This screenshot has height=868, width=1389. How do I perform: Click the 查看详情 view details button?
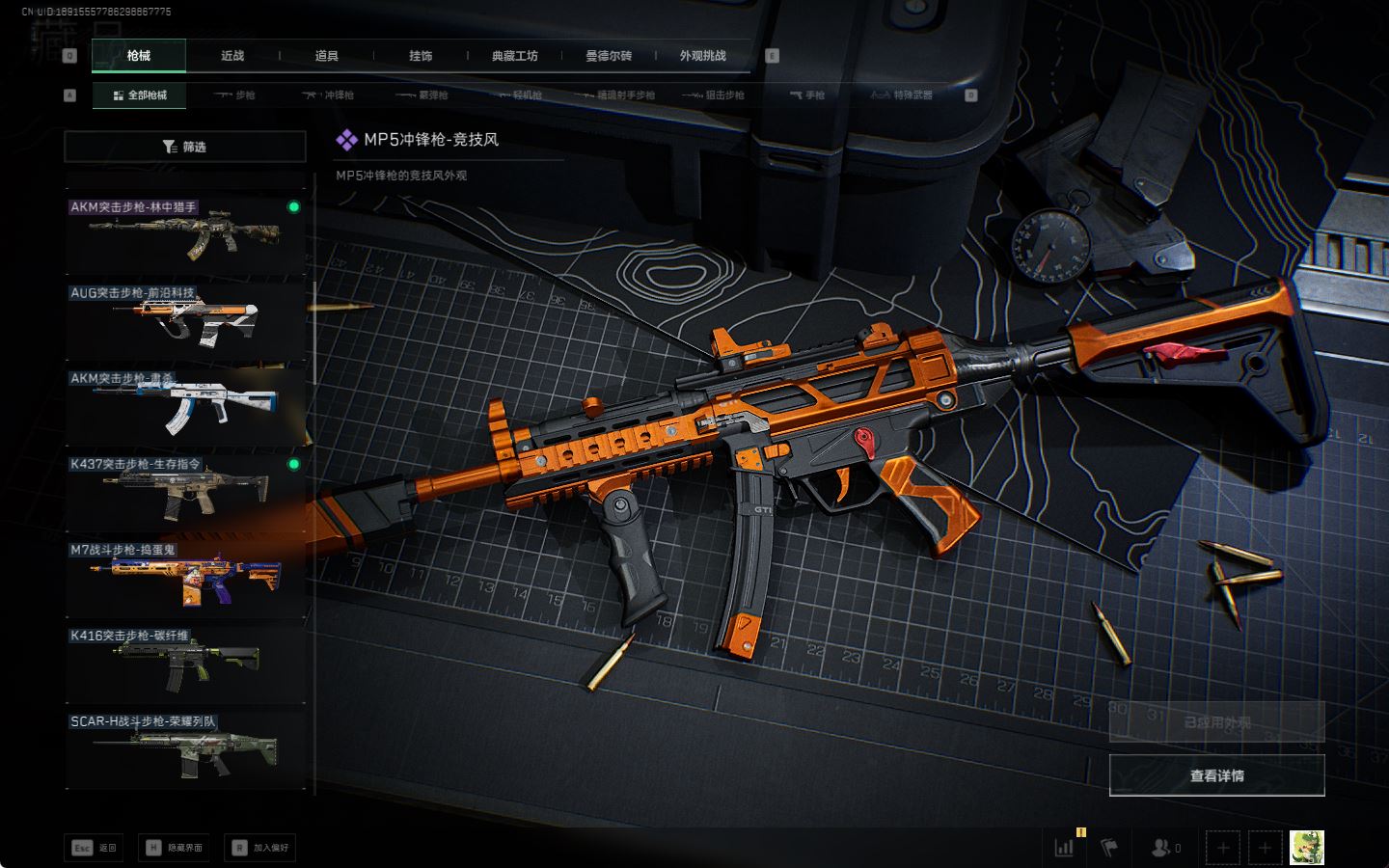pyautogui.click(x=1216, y=775)
